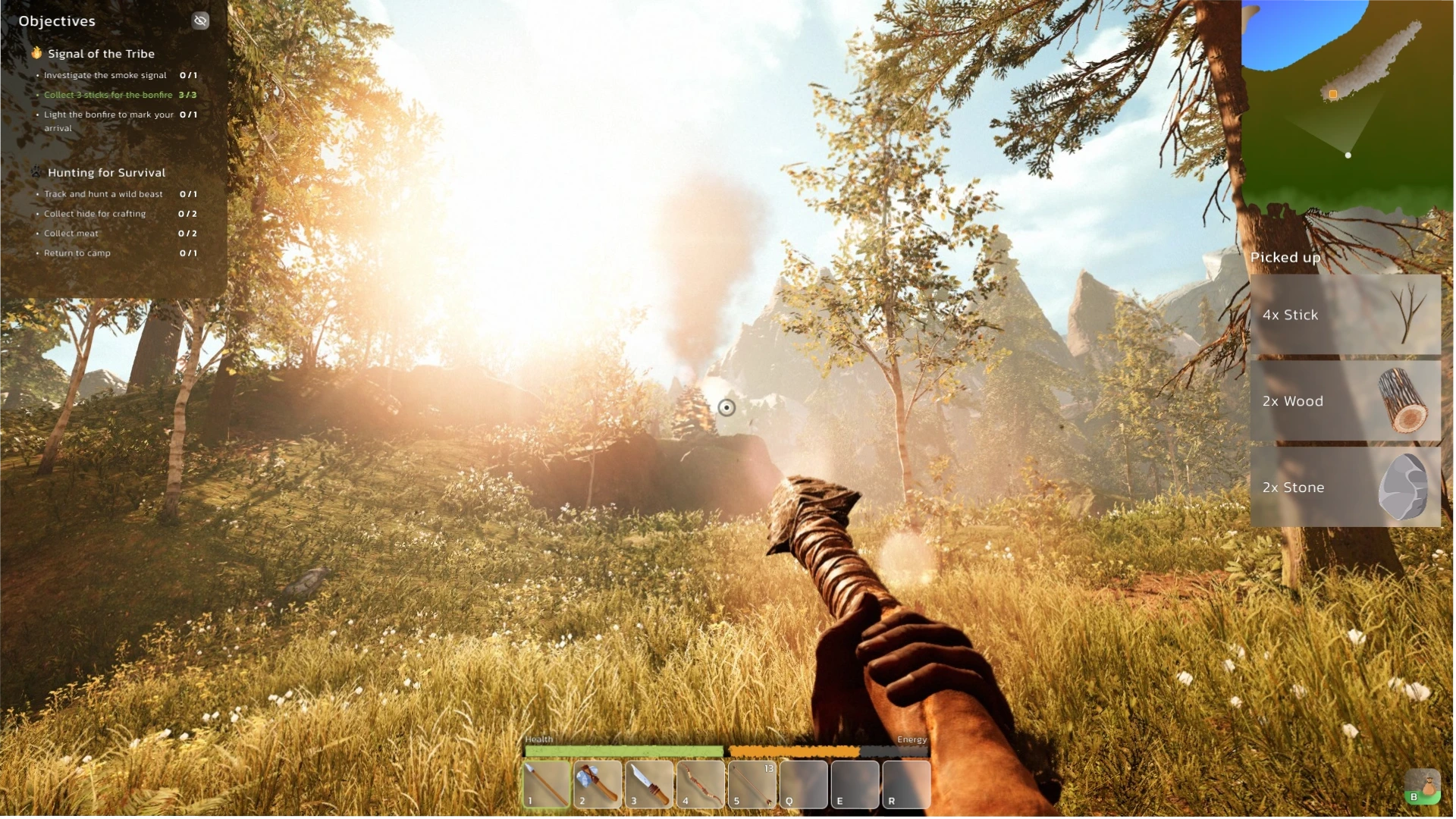
Task: Hide the Objectives panel with the eye toggle
Action: 200,20
